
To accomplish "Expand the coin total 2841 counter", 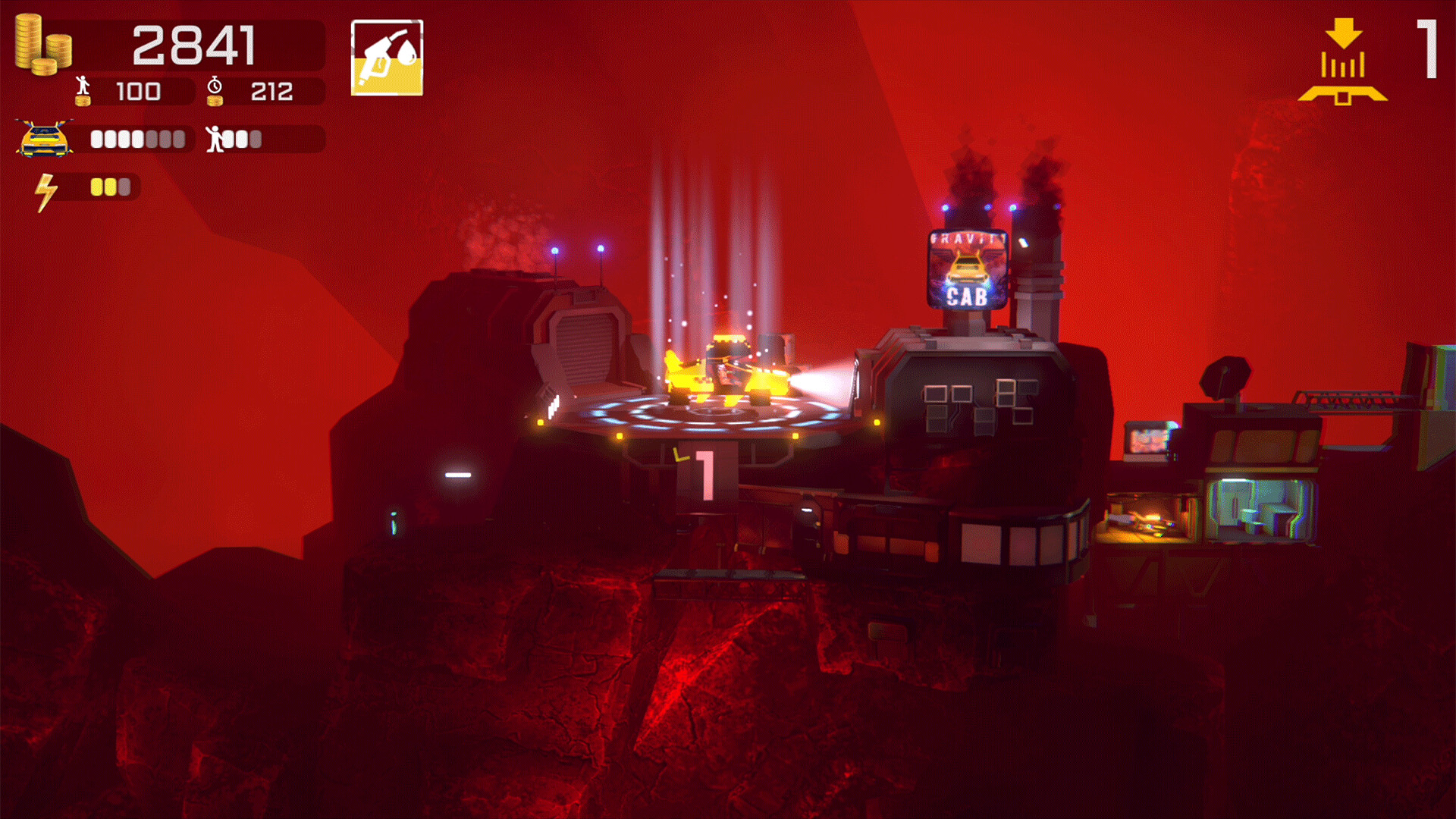I will point(196,45).
